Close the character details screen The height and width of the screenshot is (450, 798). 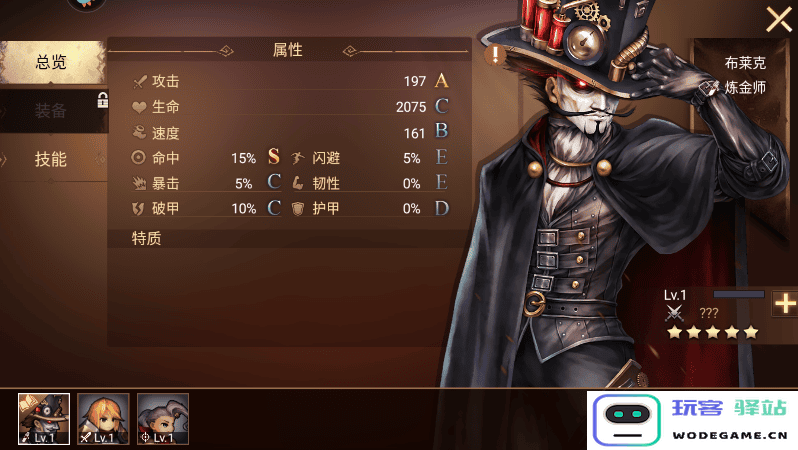point(778,19)
